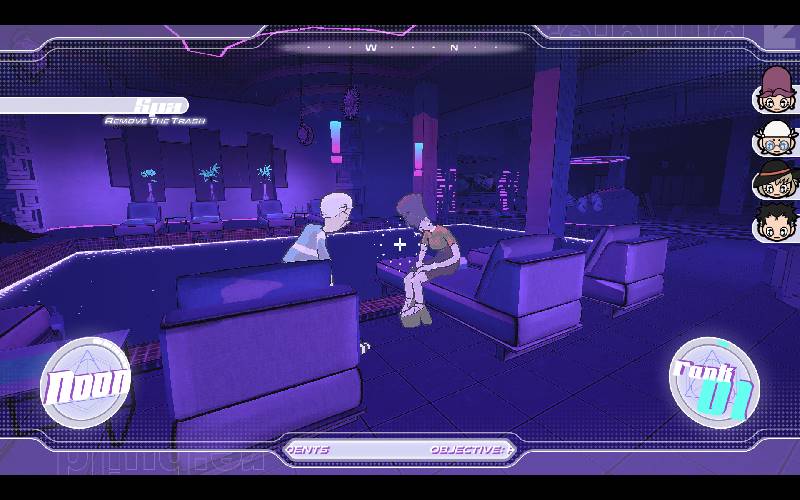Screen dimensions: 800x500
Task: Open the Rank 01 badge
Action: pyautogui.click(x=714, y=383)
